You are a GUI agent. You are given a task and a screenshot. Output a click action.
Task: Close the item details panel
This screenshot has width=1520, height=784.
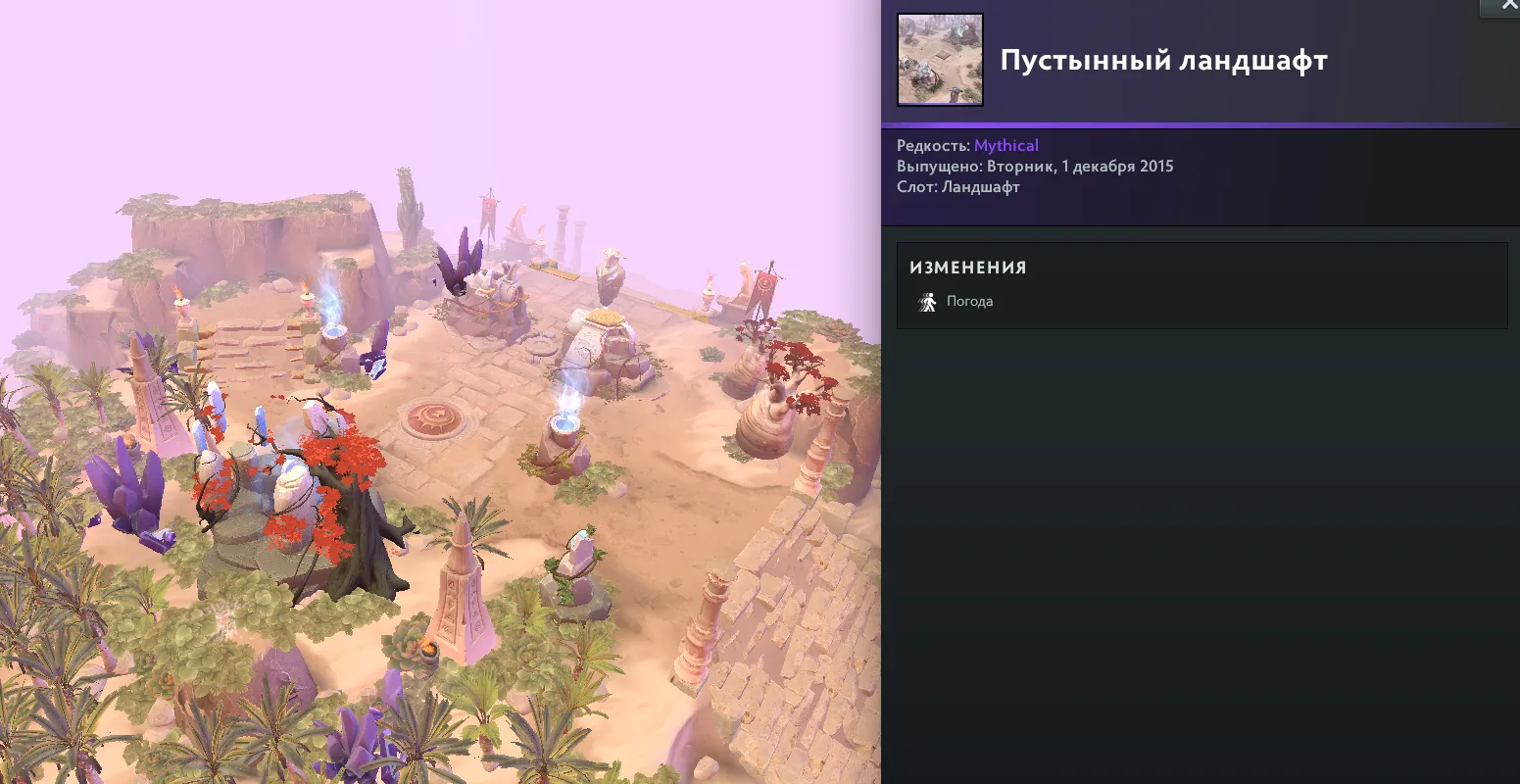(1507, 6)
